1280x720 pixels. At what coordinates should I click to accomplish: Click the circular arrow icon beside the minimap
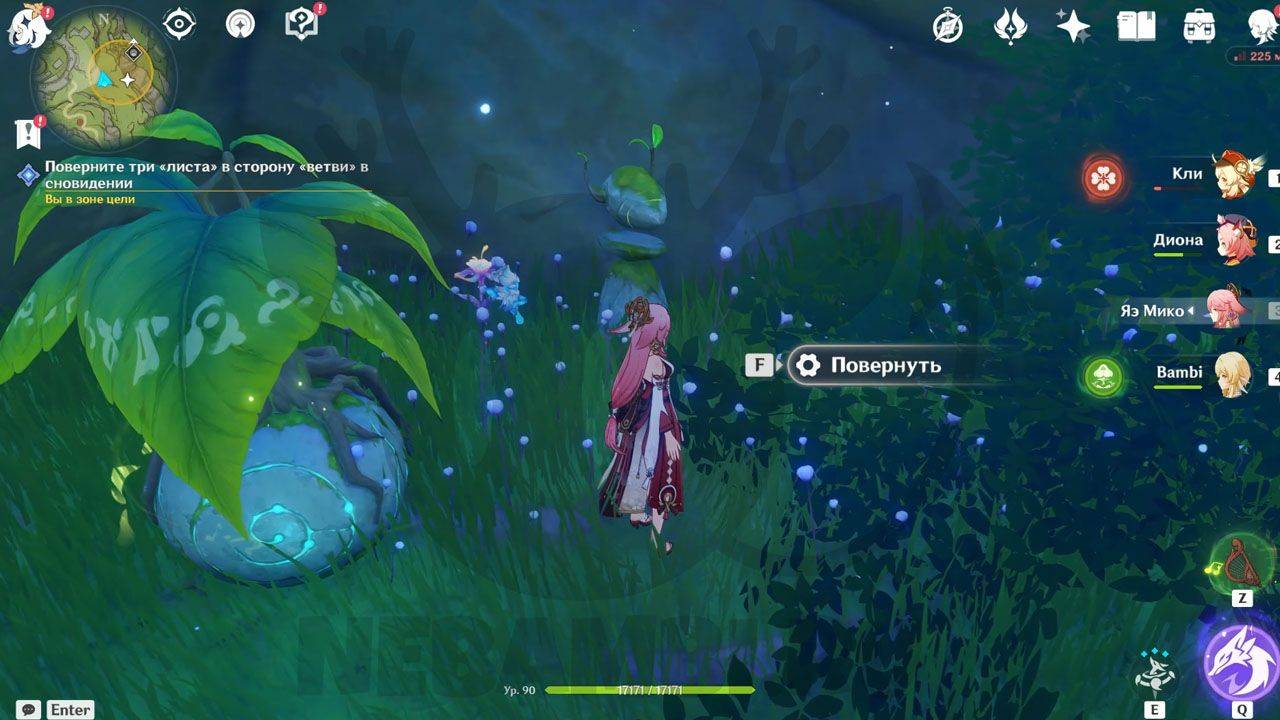pos(240,24)
